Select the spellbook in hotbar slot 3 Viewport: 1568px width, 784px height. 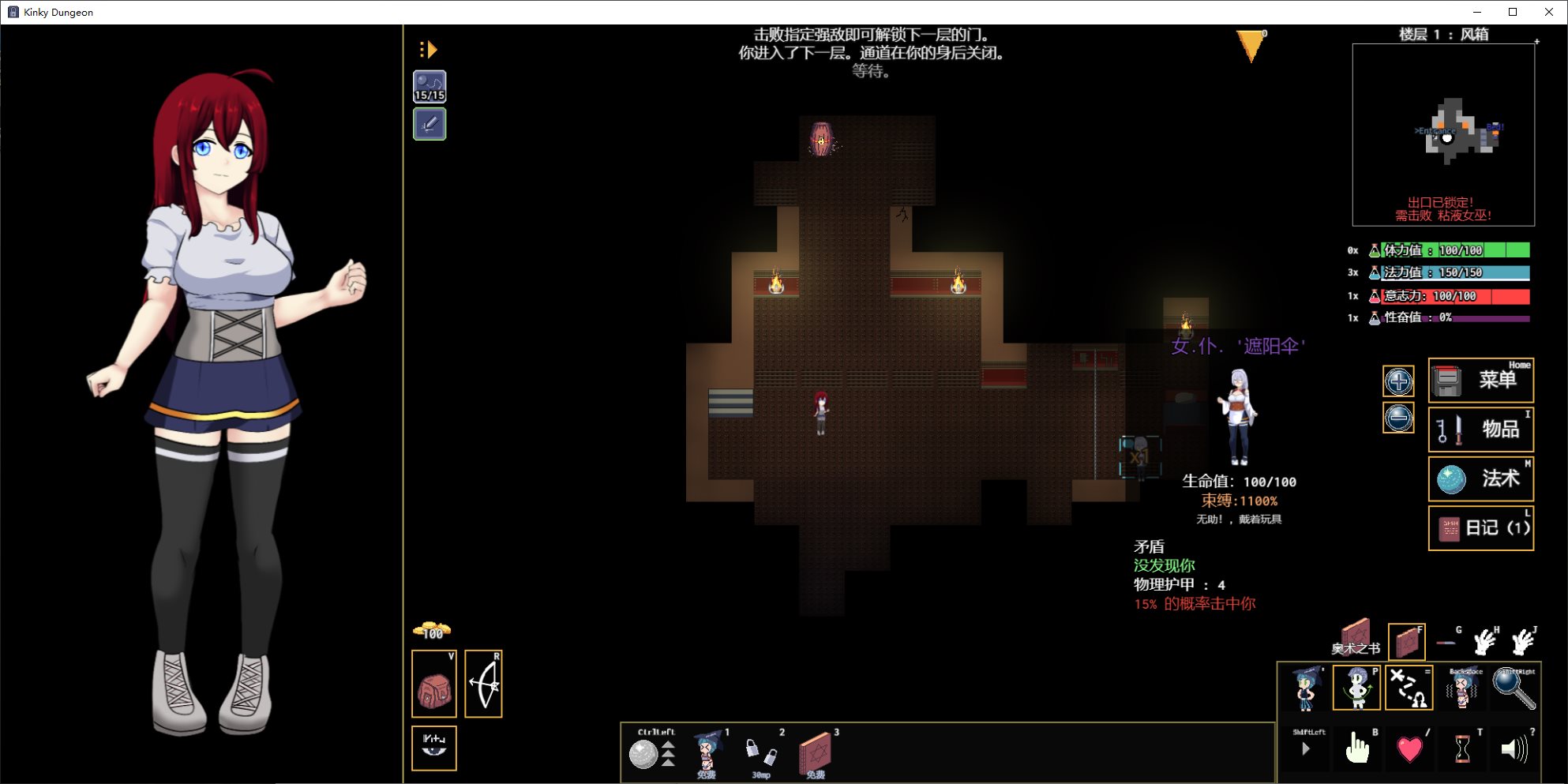816,752
